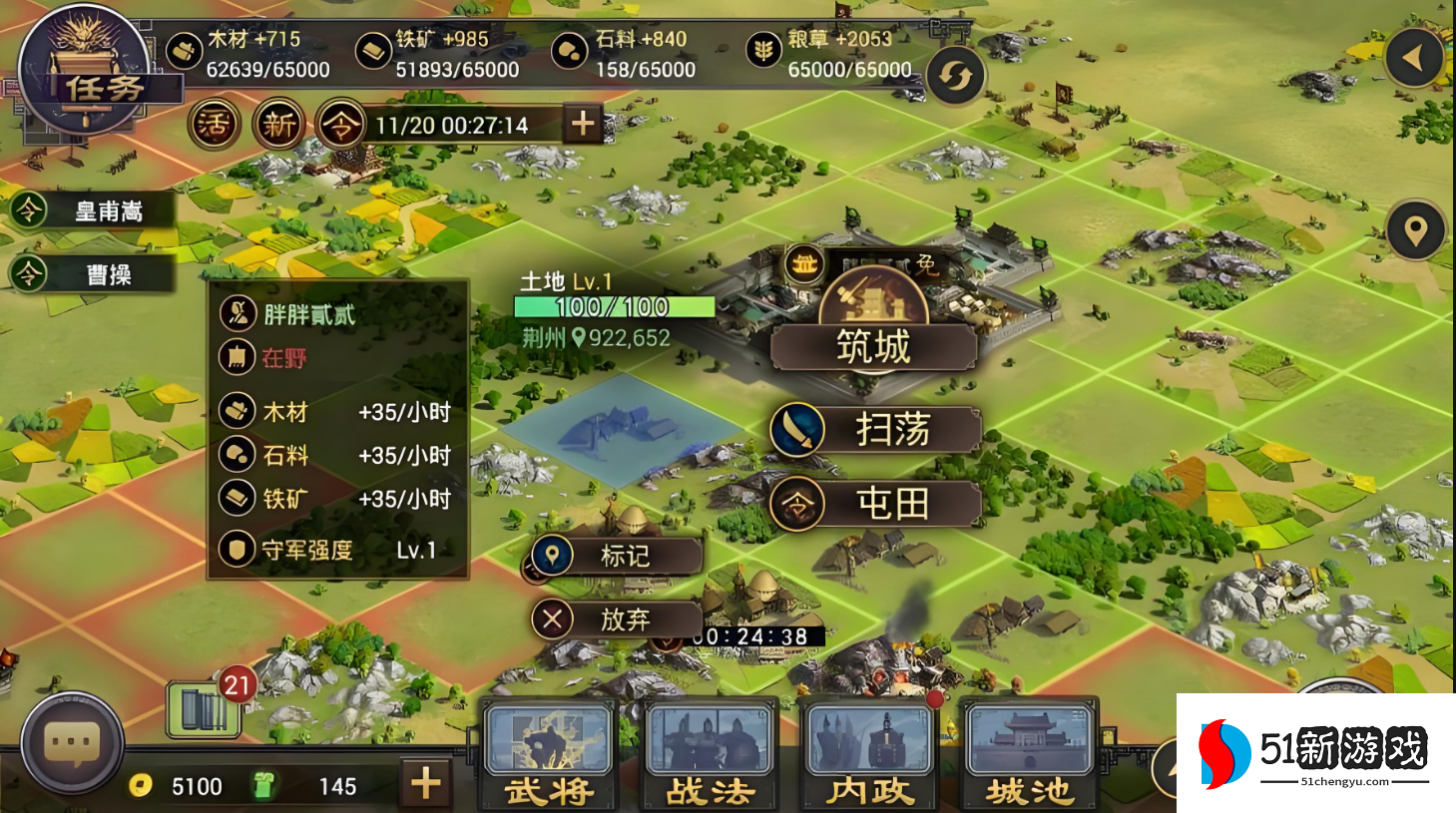The width and height of the screenshot is (1456, 813).
Task: Choose 筑城 to build a city
Action: (x=873, y=347)
